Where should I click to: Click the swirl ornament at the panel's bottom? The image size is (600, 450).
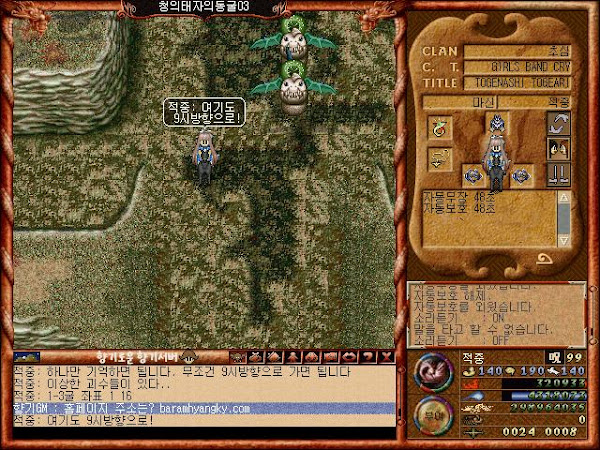tap(548, 259)
